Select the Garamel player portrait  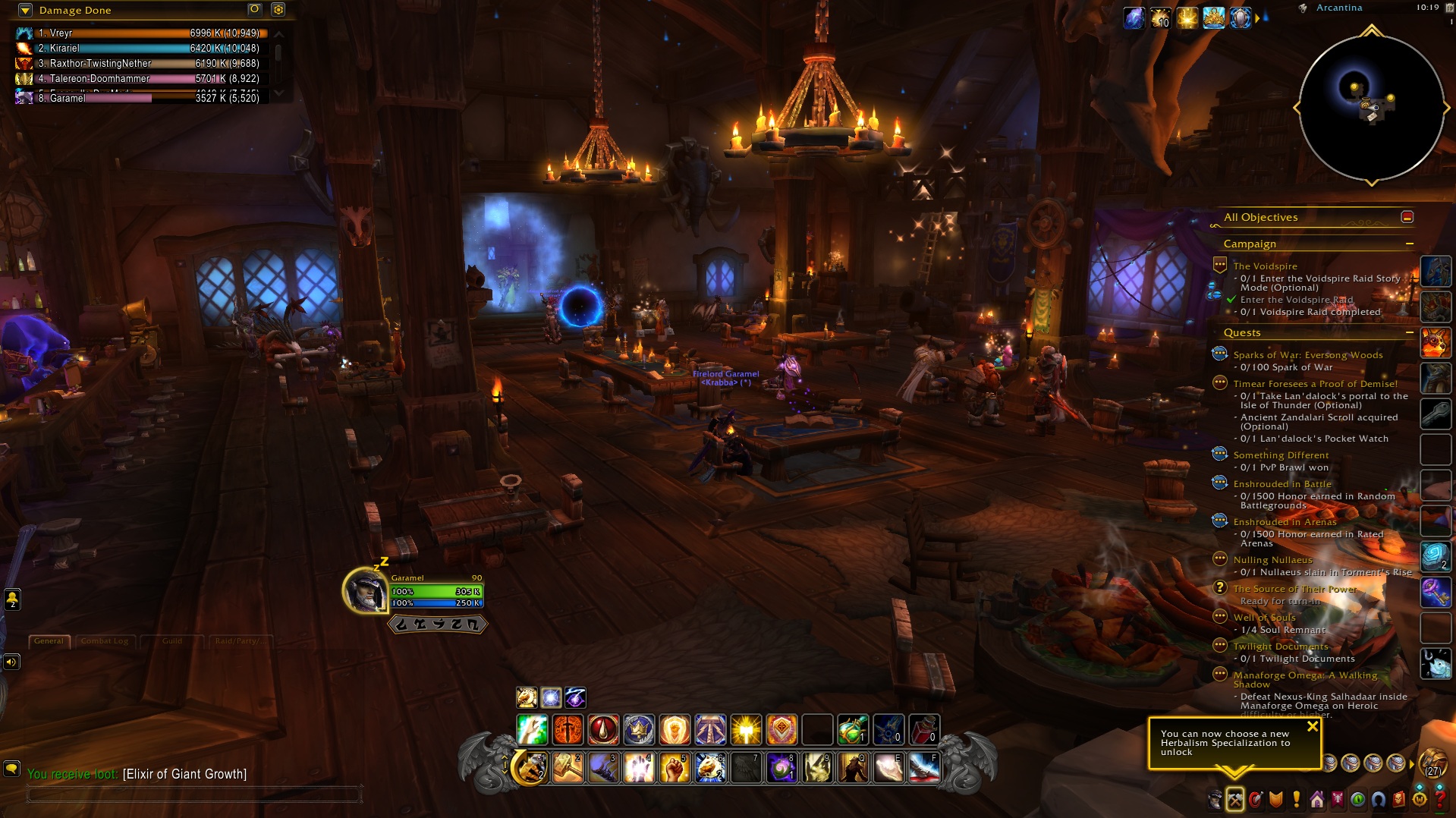pyautogui.click(x=366, y=590)
